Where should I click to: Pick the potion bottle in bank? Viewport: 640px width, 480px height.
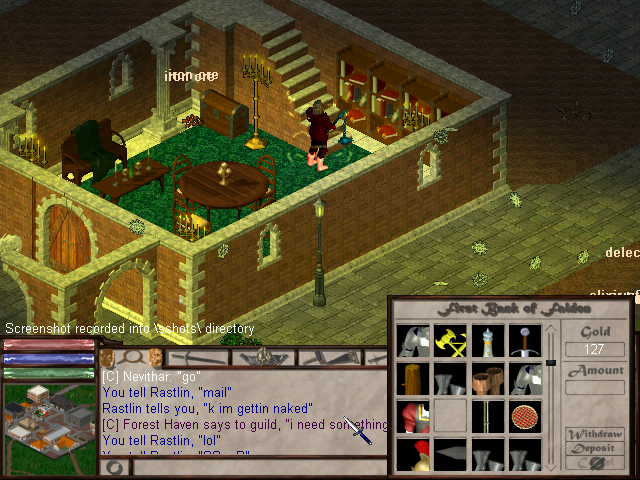click(x=487, y=341)
